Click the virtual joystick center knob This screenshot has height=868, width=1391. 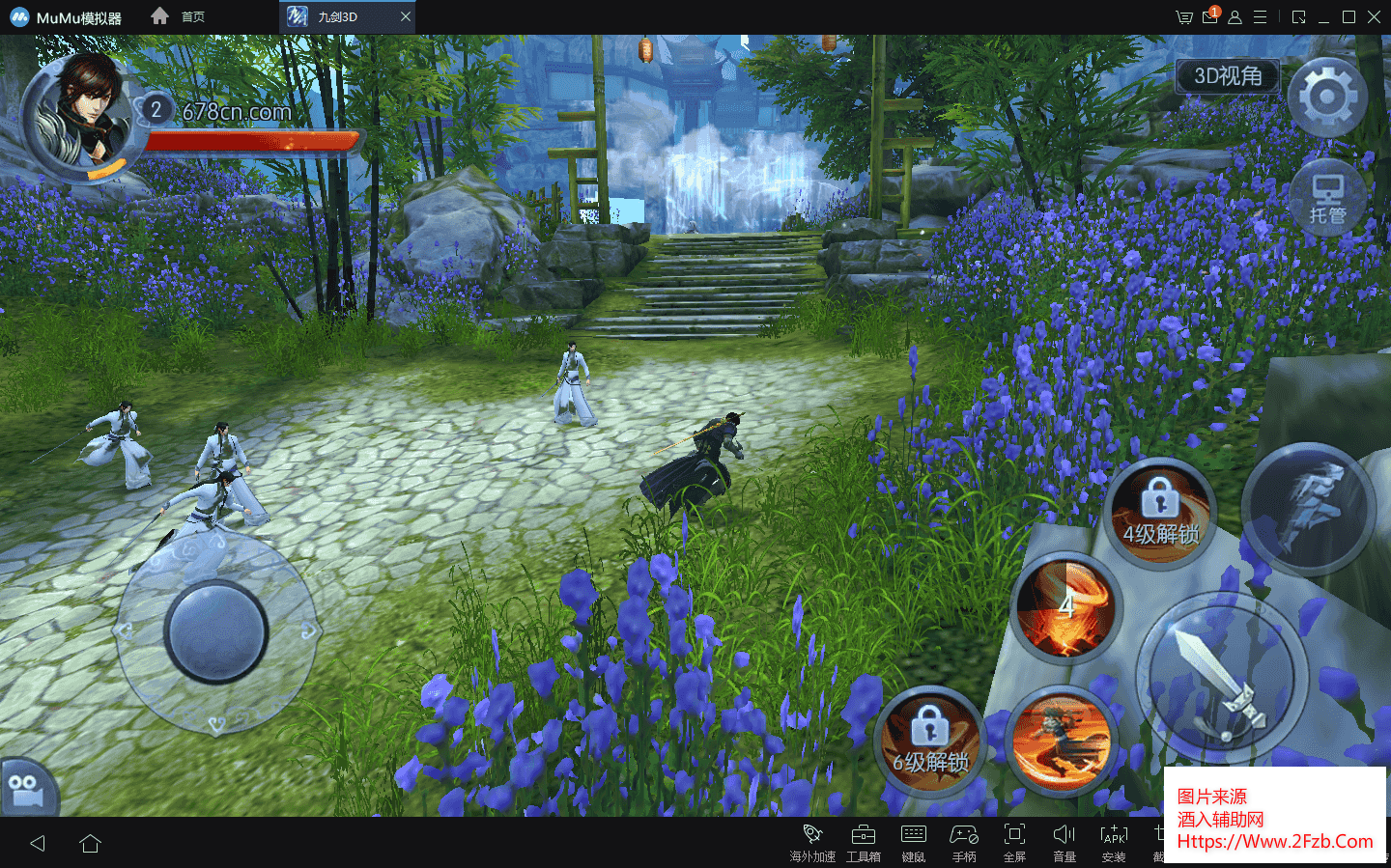click(215, 632)
